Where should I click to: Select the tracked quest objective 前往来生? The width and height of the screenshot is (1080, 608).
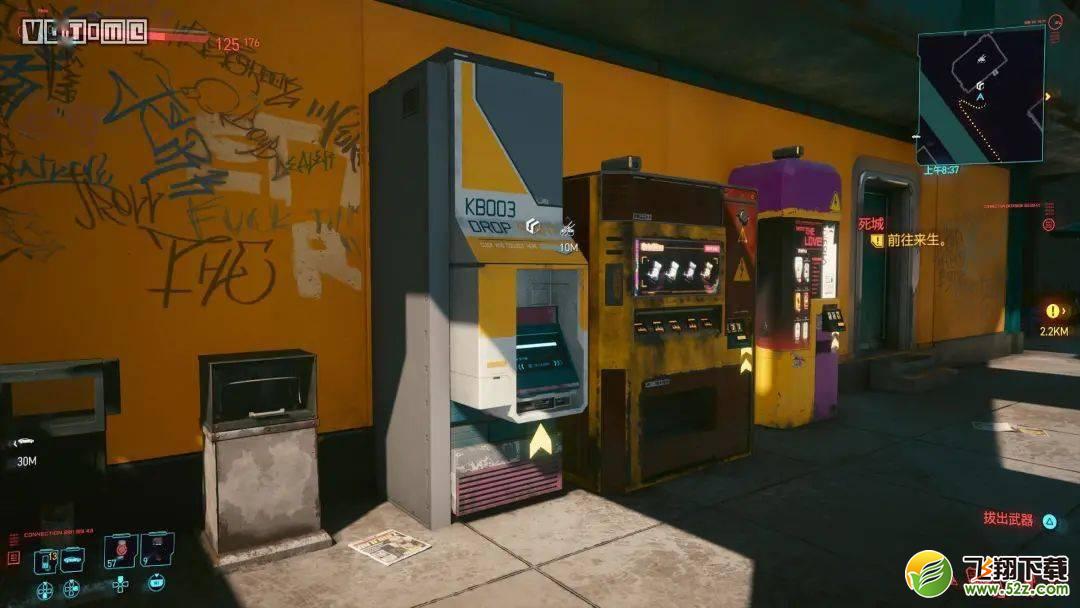click(x=909, y=241)
